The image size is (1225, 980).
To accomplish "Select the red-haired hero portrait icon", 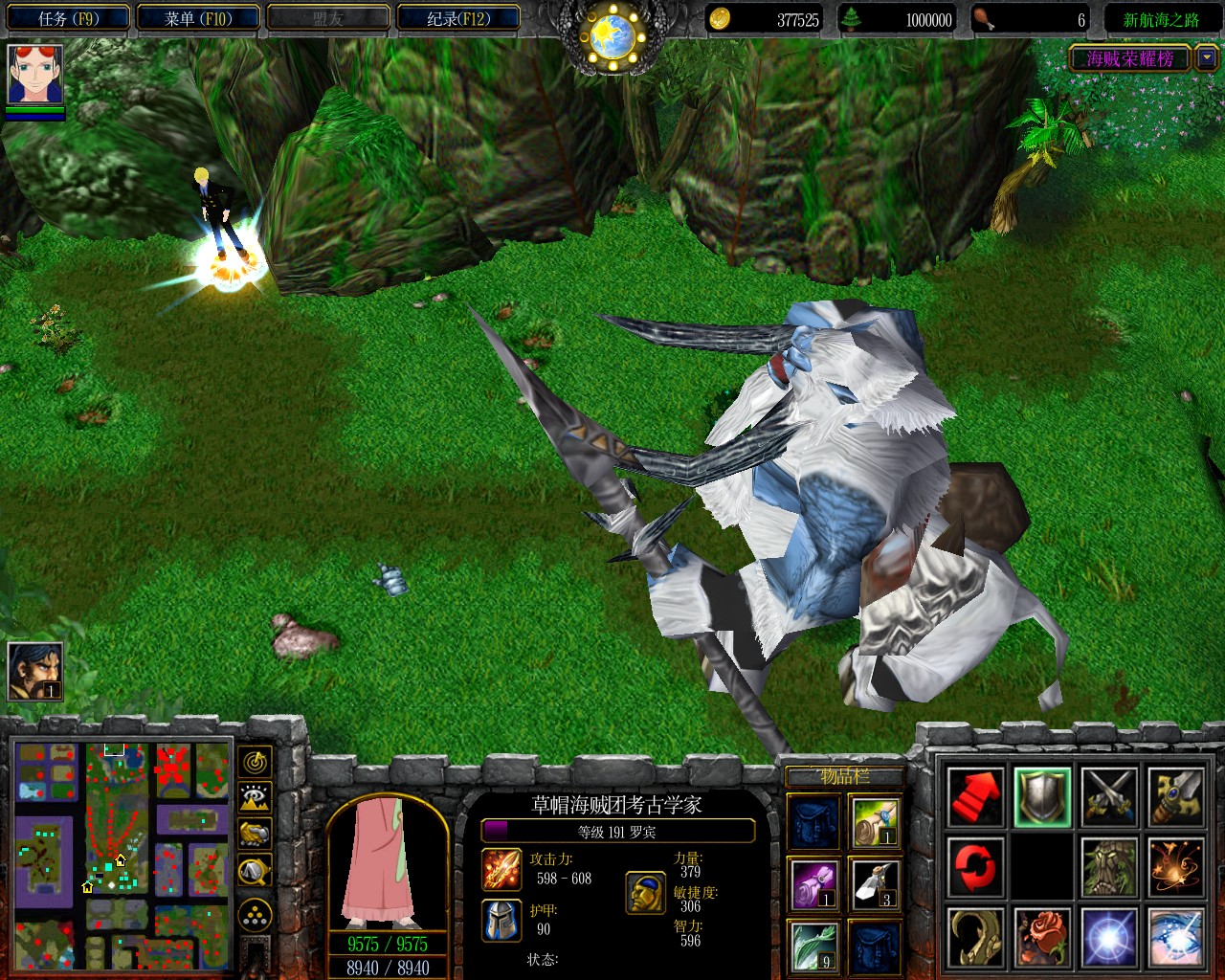I will coord(35,75).
